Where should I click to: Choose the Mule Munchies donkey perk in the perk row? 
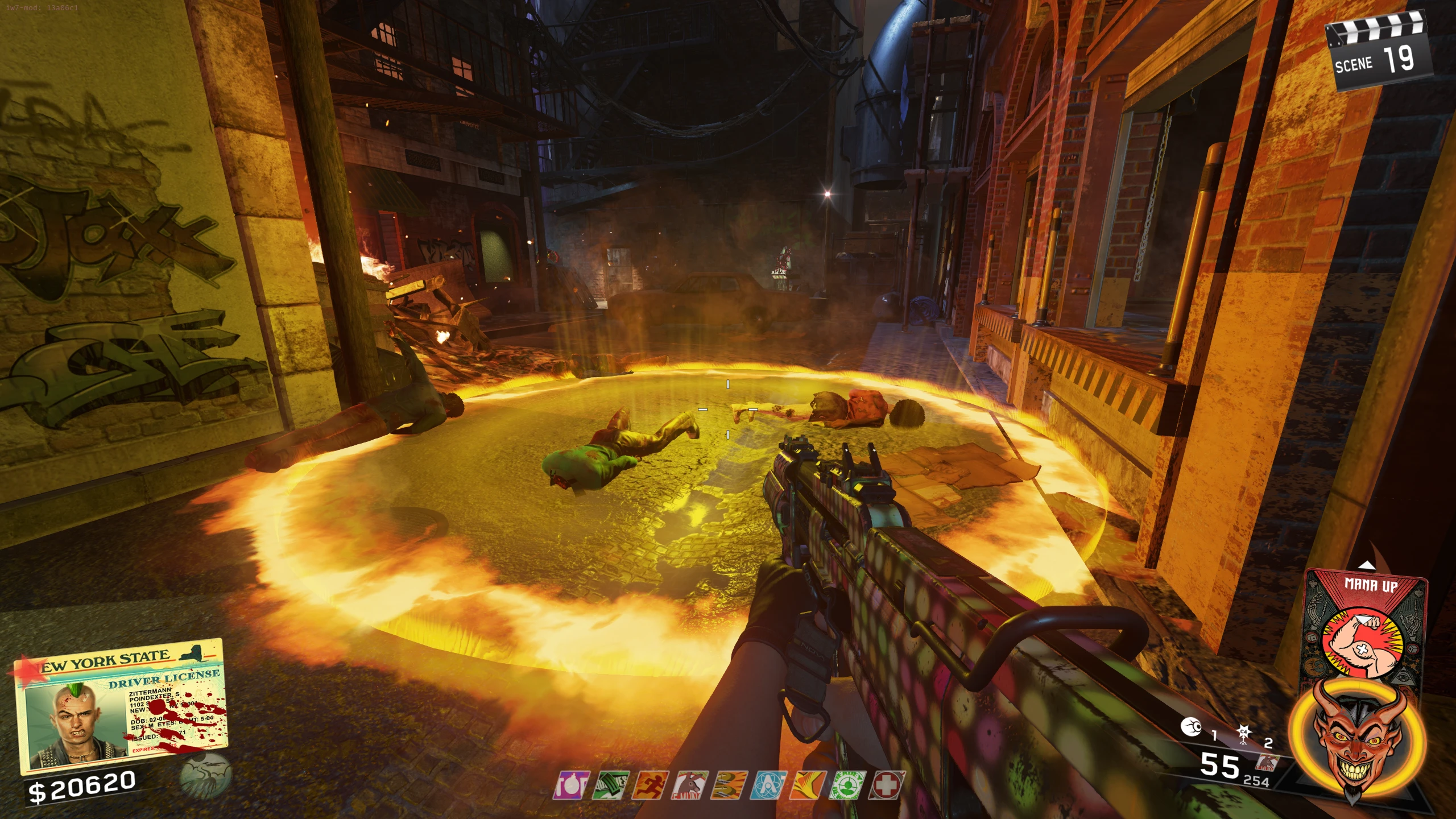(689, 786)
